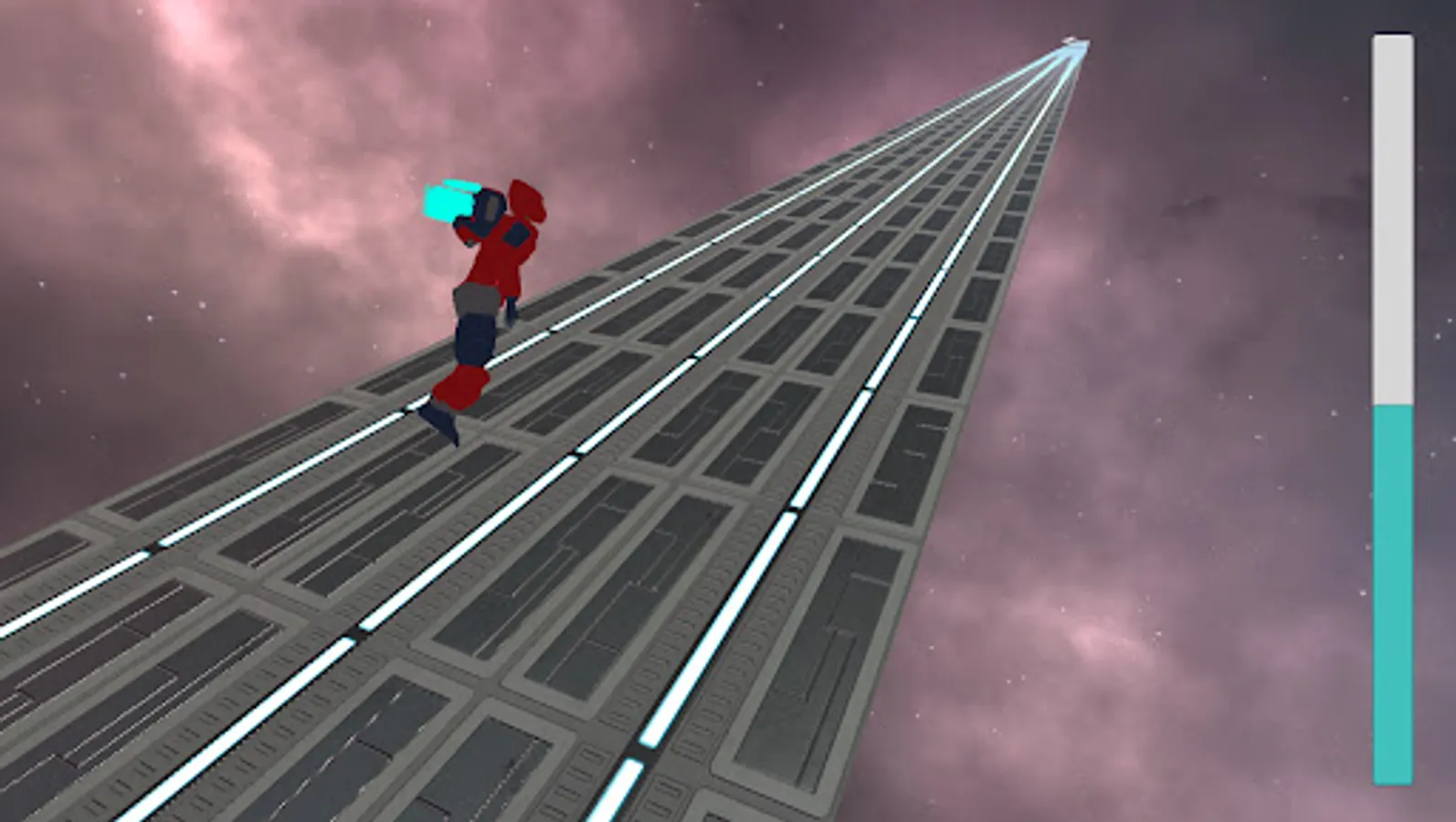Select the robot's dark blue helmet
Viewport: 1456px width, 822px height.
coord(487,213)
